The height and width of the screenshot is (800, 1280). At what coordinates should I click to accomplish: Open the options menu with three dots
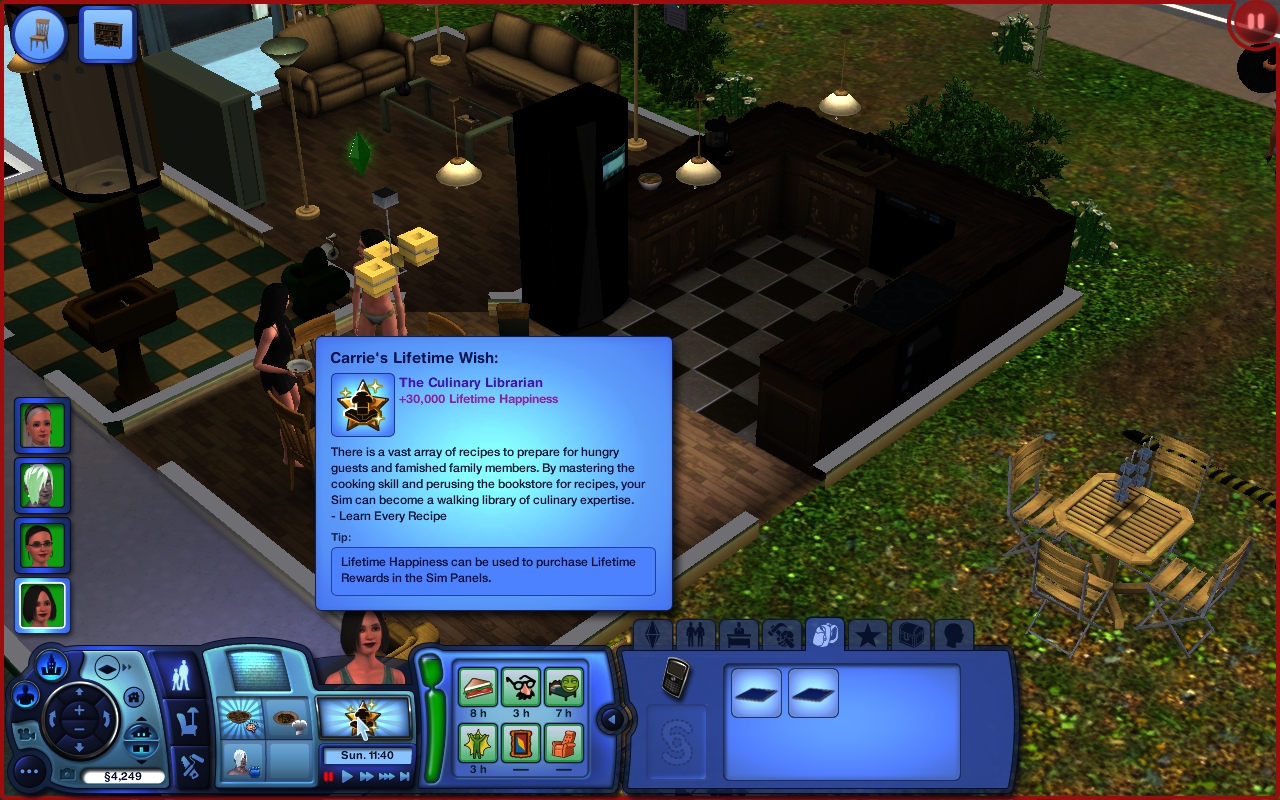pyautogui.click(x=31, y=770)
